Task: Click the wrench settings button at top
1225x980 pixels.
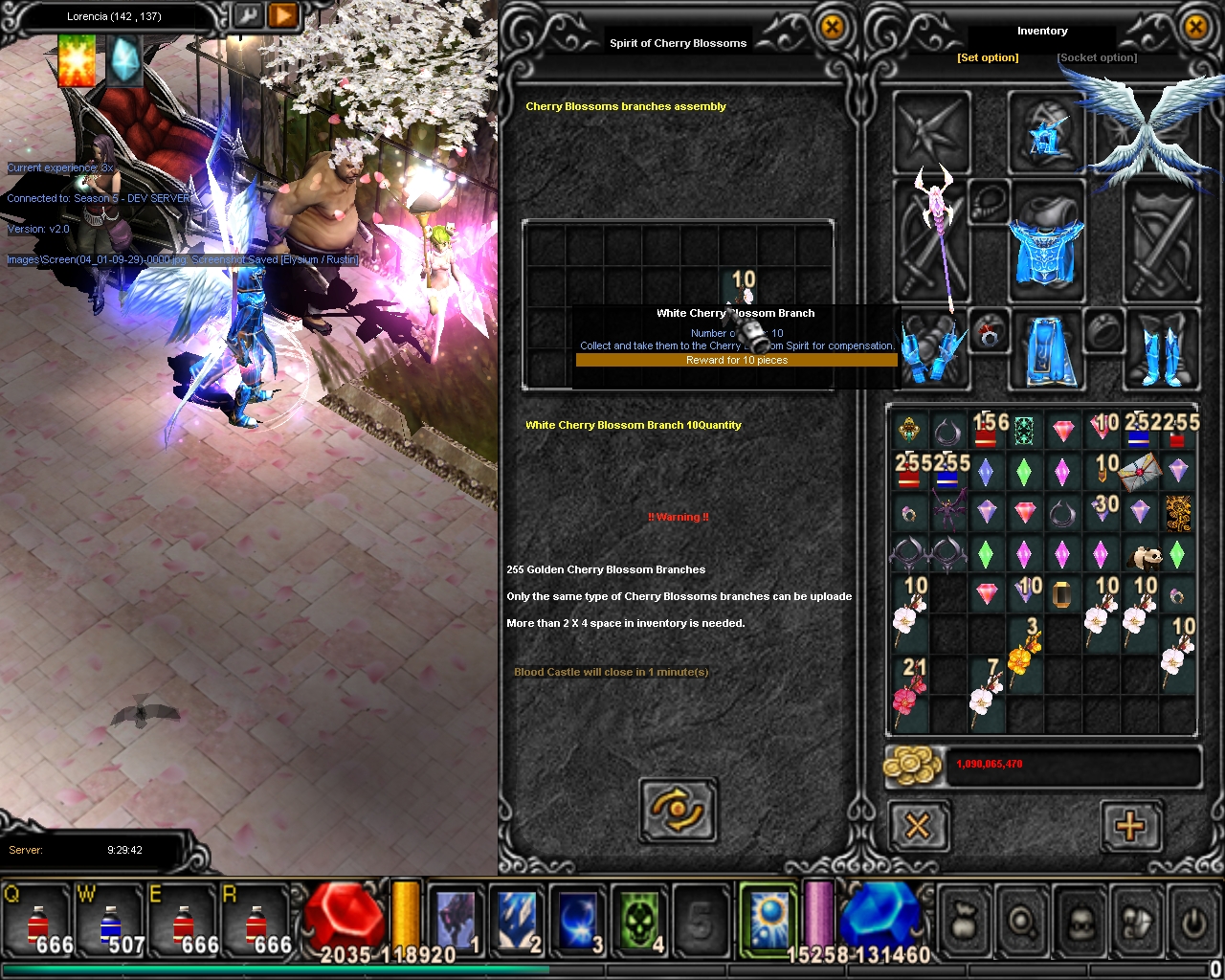Action: click(x=247, y=16)
